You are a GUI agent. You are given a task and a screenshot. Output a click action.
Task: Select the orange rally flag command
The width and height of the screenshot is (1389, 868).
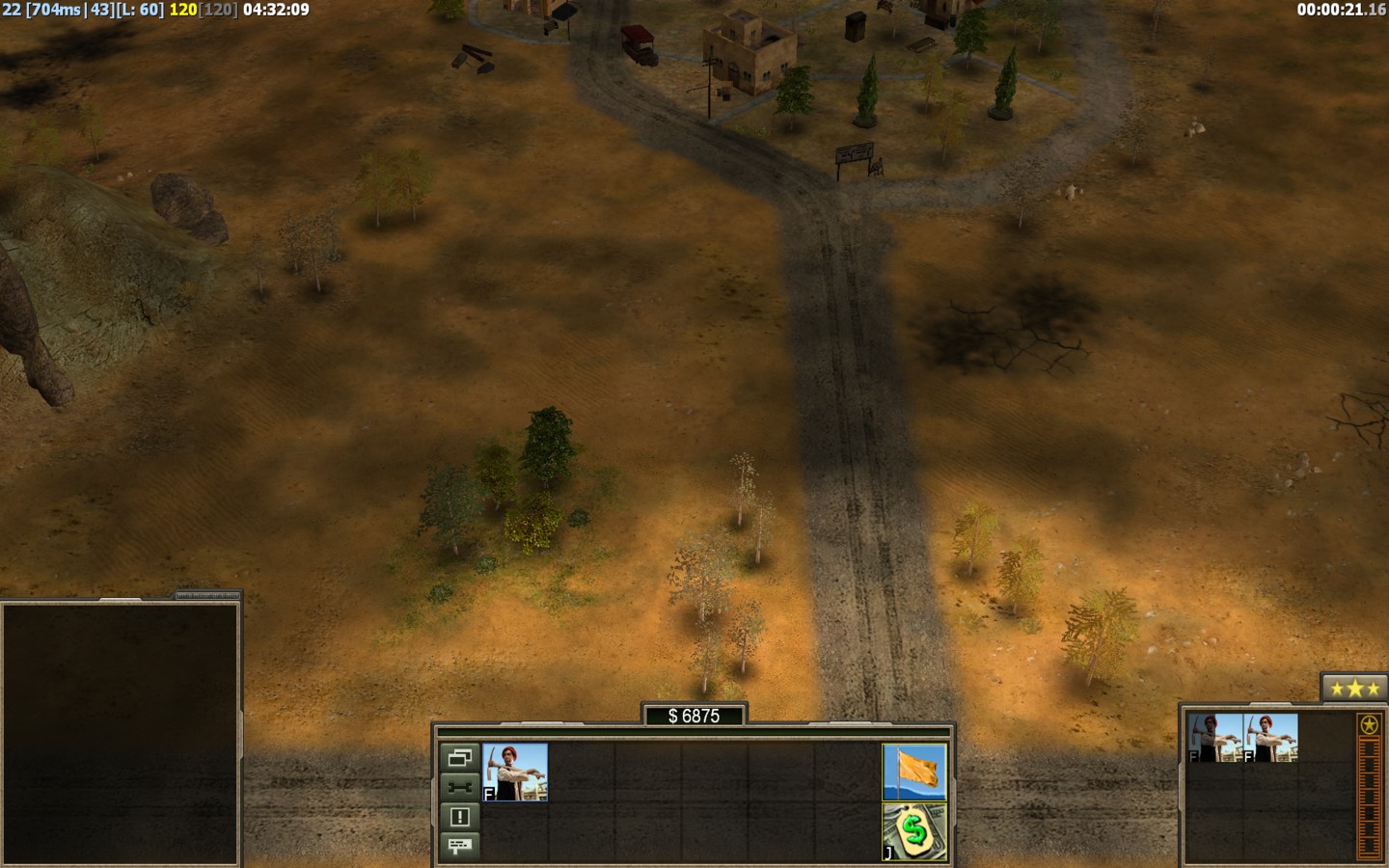(x=914, y=772)
